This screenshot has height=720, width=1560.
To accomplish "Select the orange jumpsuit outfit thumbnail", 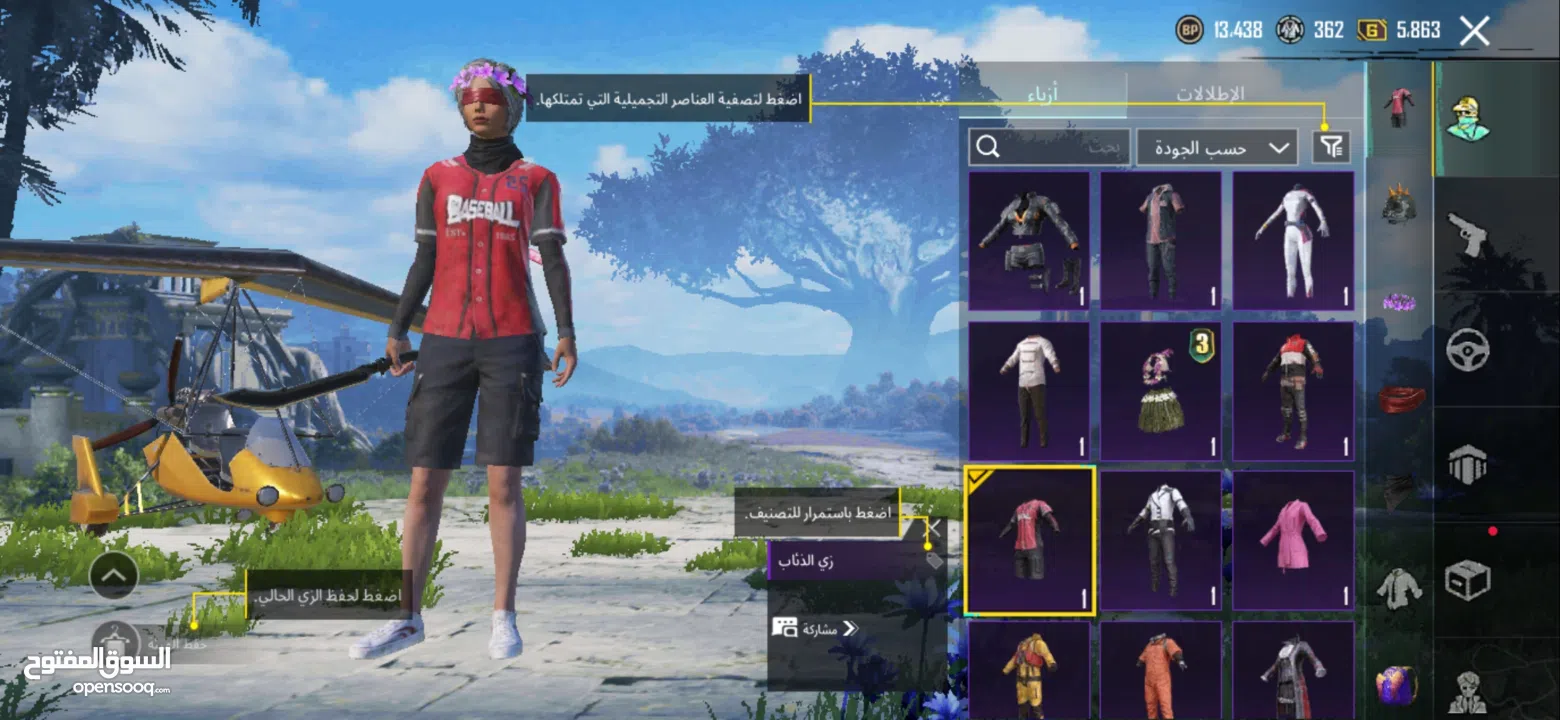I will point(1160,670).
